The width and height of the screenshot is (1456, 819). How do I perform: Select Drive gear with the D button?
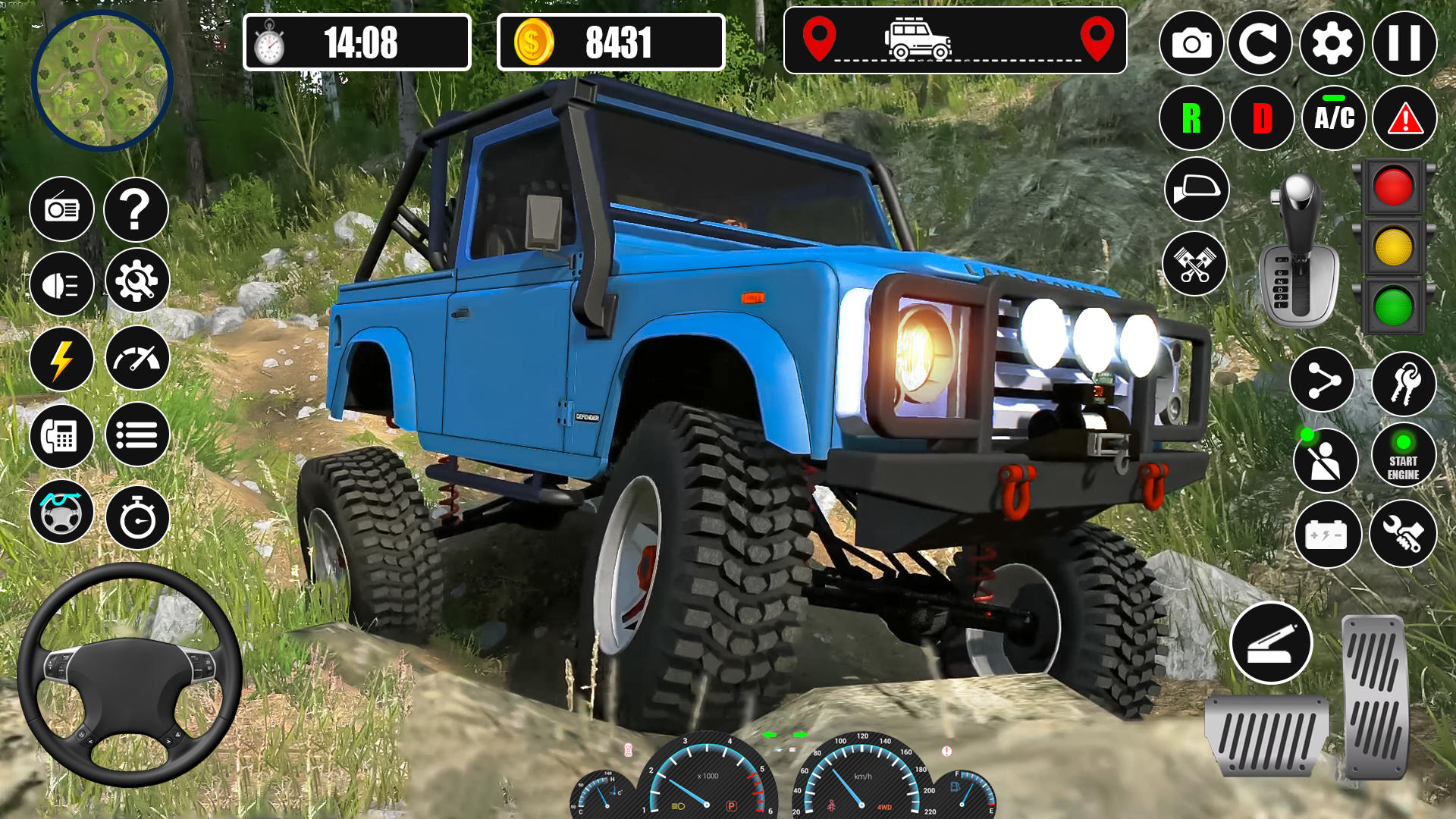[1260, 118]
